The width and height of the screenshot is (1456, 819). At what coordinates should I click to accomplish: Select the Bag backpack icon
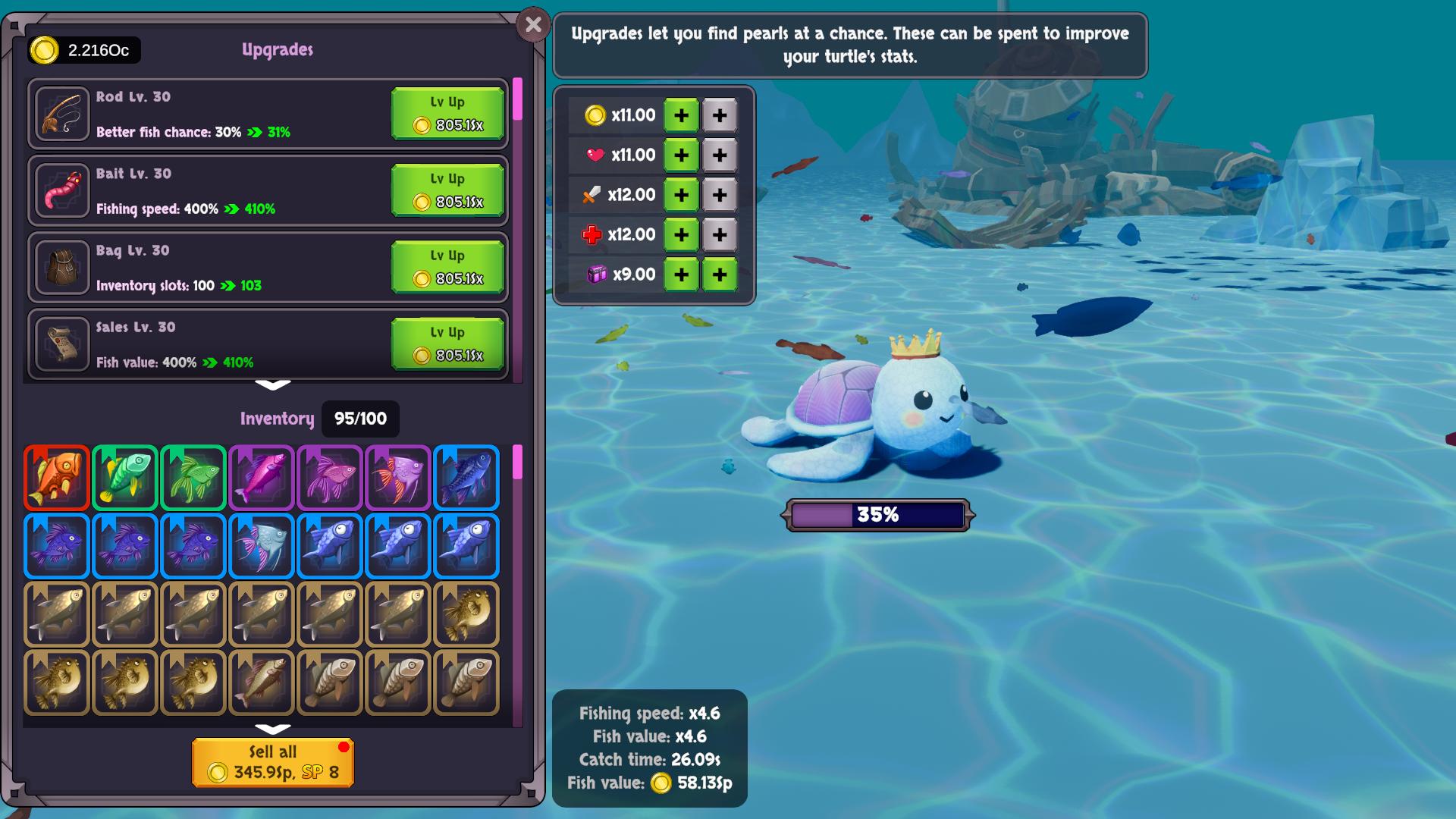pos(62,266)
